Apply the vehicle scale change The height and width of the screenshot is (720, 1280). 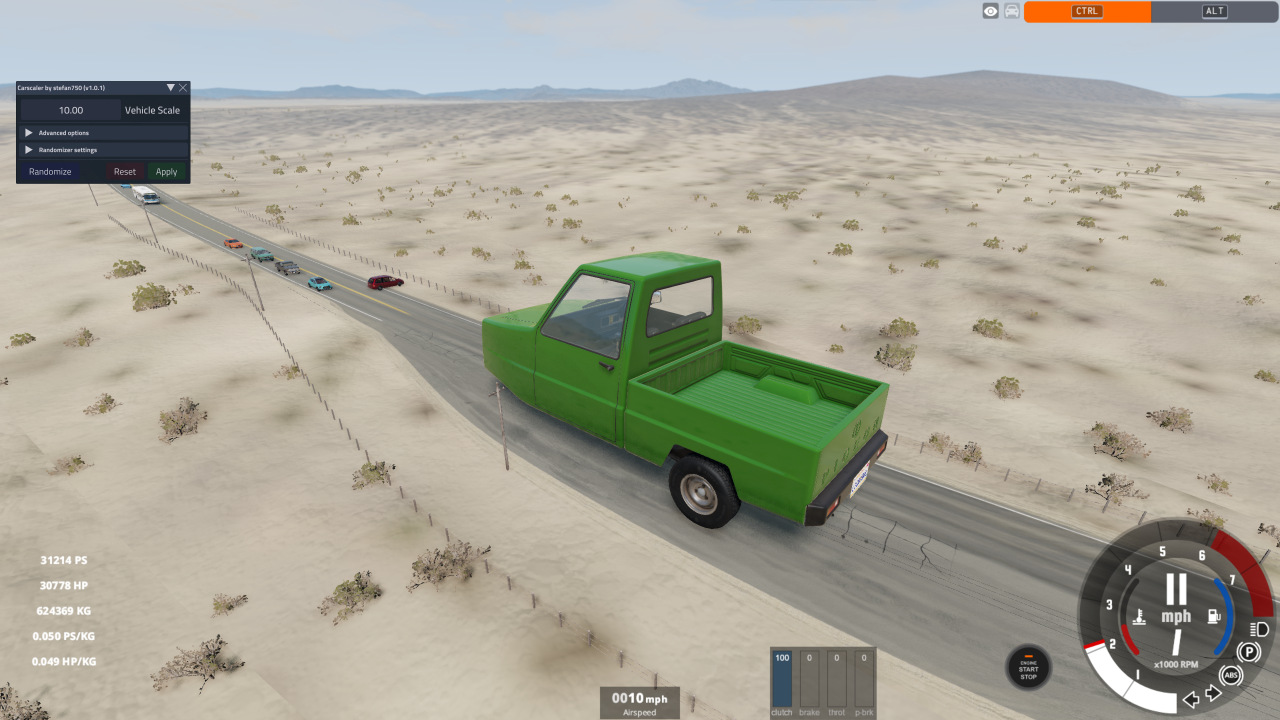(x=166, y=171)
